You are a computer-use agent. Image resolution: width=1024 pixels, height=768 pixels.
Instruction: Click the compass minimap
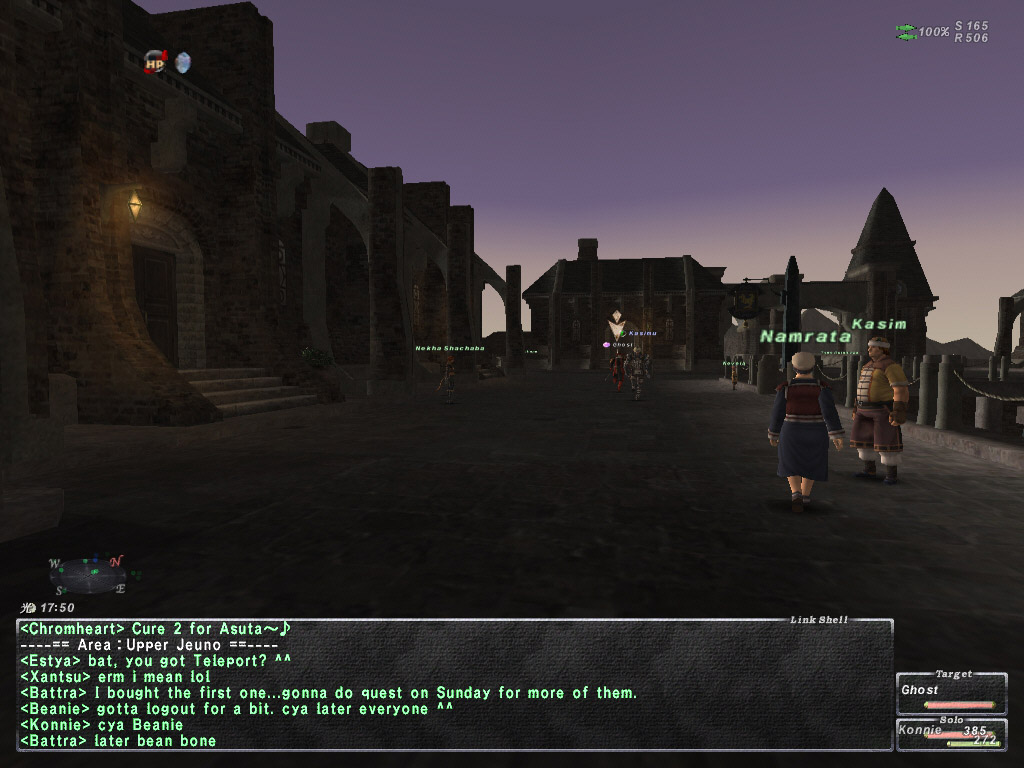(88, 576)
